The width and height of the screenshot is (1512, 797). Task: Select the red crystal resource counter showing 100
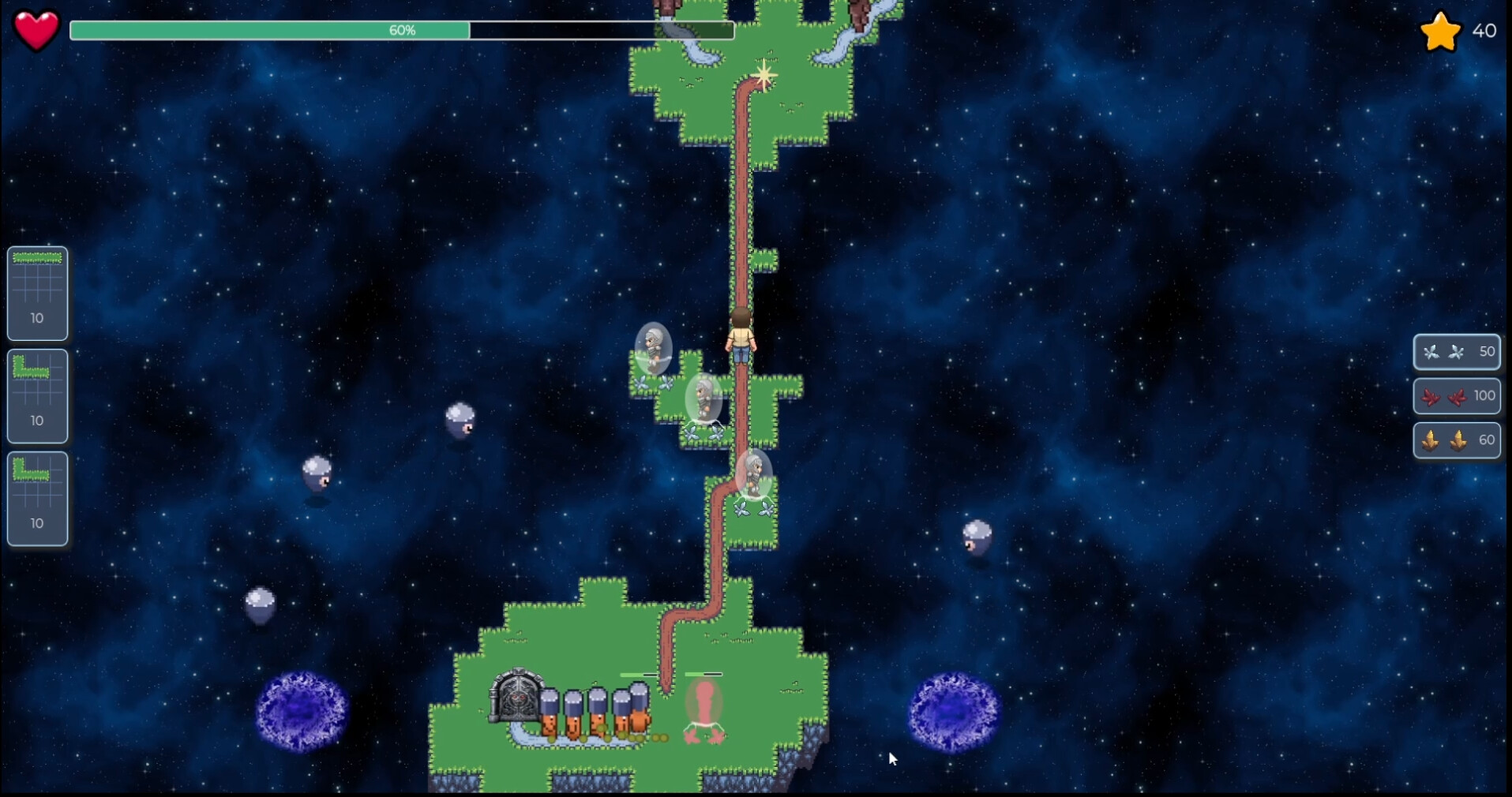(x=1458, y=396)
